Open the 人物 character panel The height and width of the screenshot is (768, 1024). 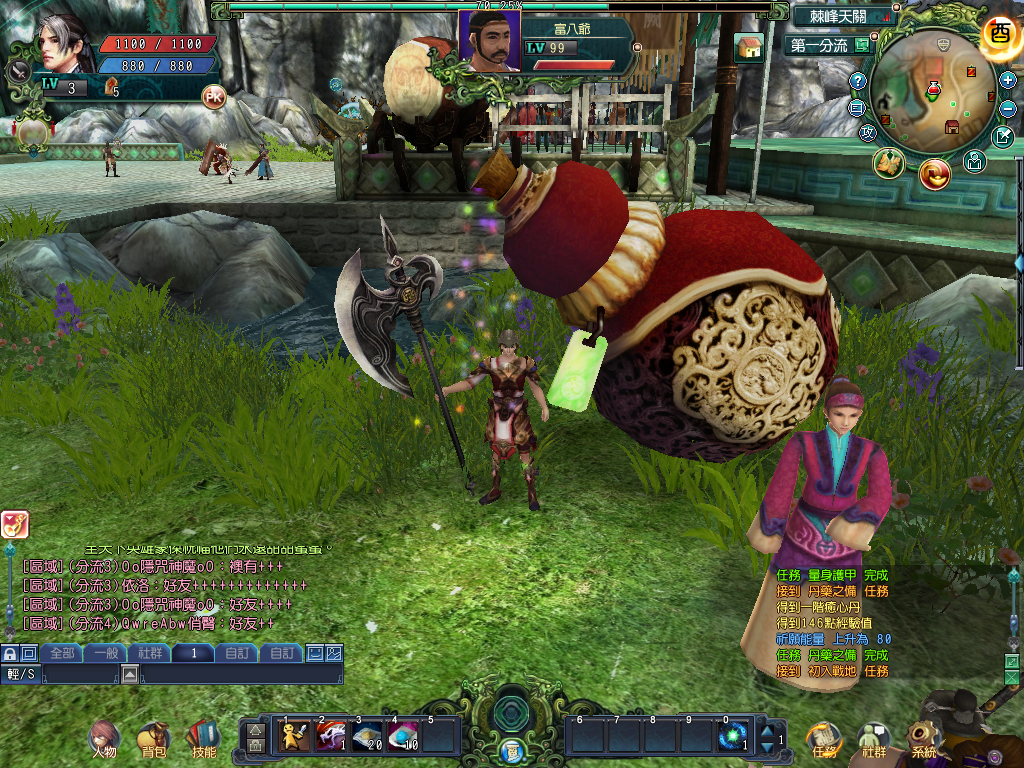[x=103, y=738]
